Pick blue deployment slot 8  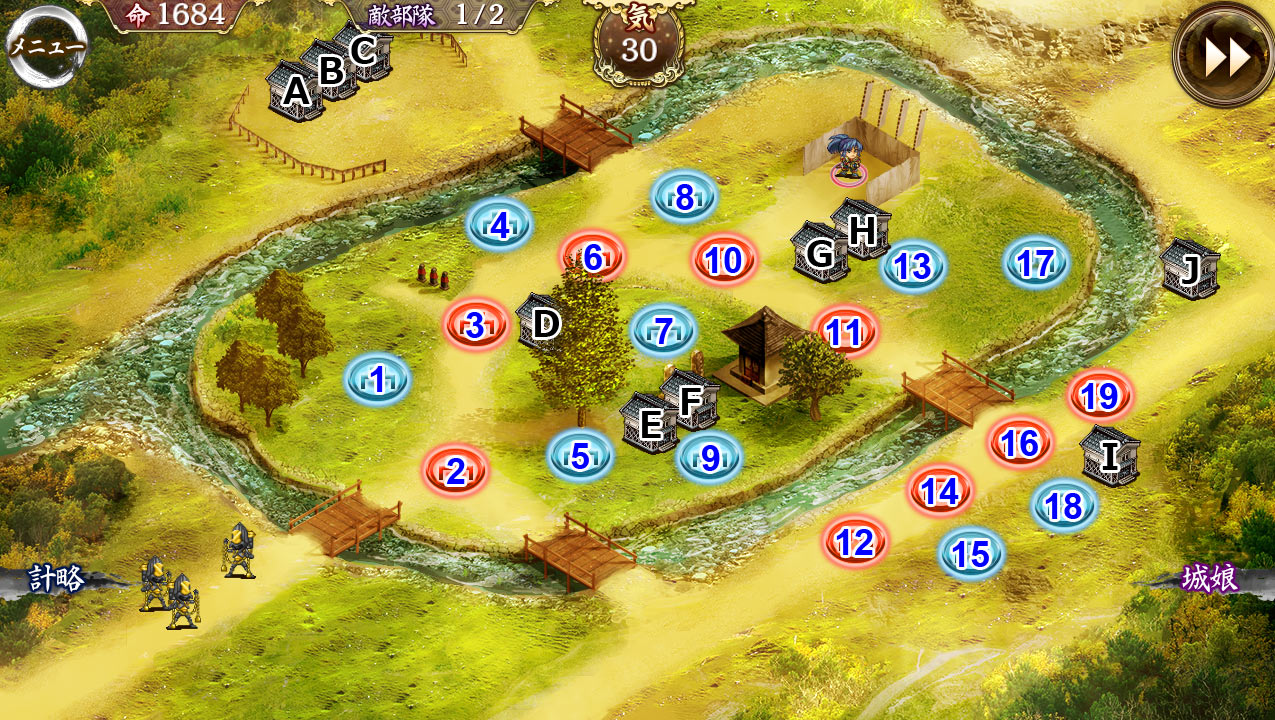tap(684, 198)
